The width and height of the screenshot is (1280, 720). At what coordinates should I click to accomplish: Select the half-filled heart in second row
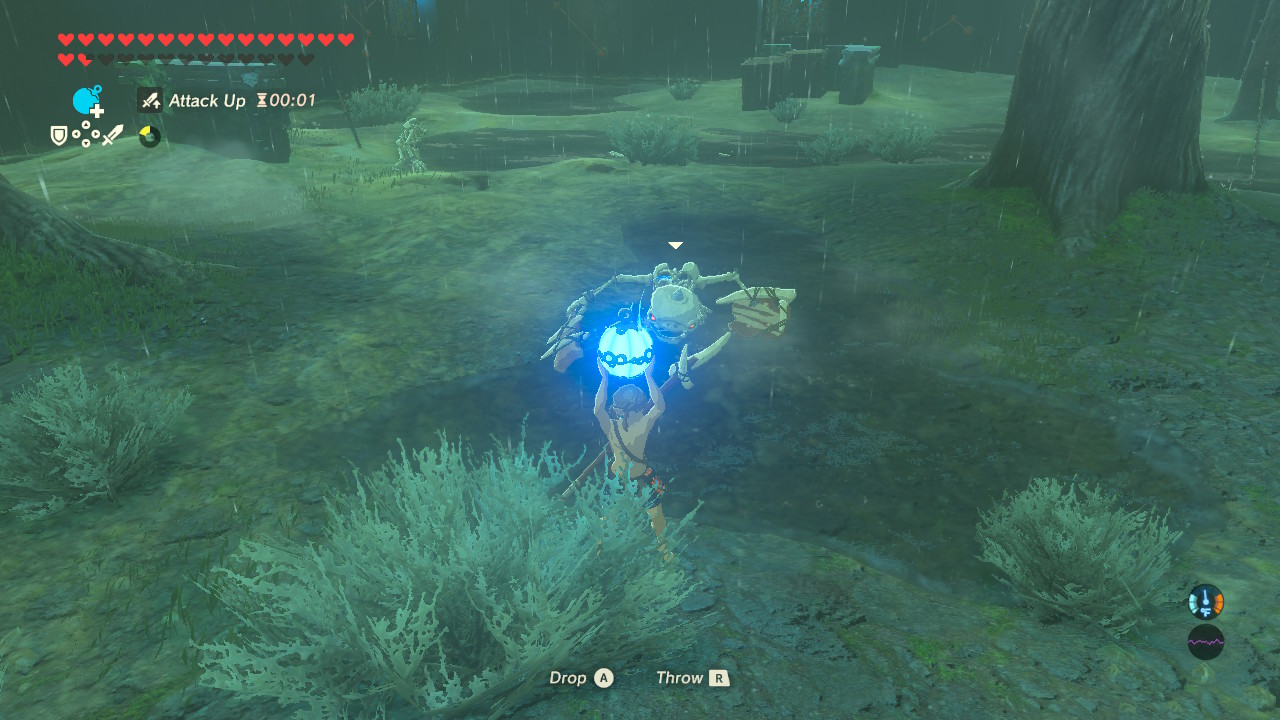(85, 58)
